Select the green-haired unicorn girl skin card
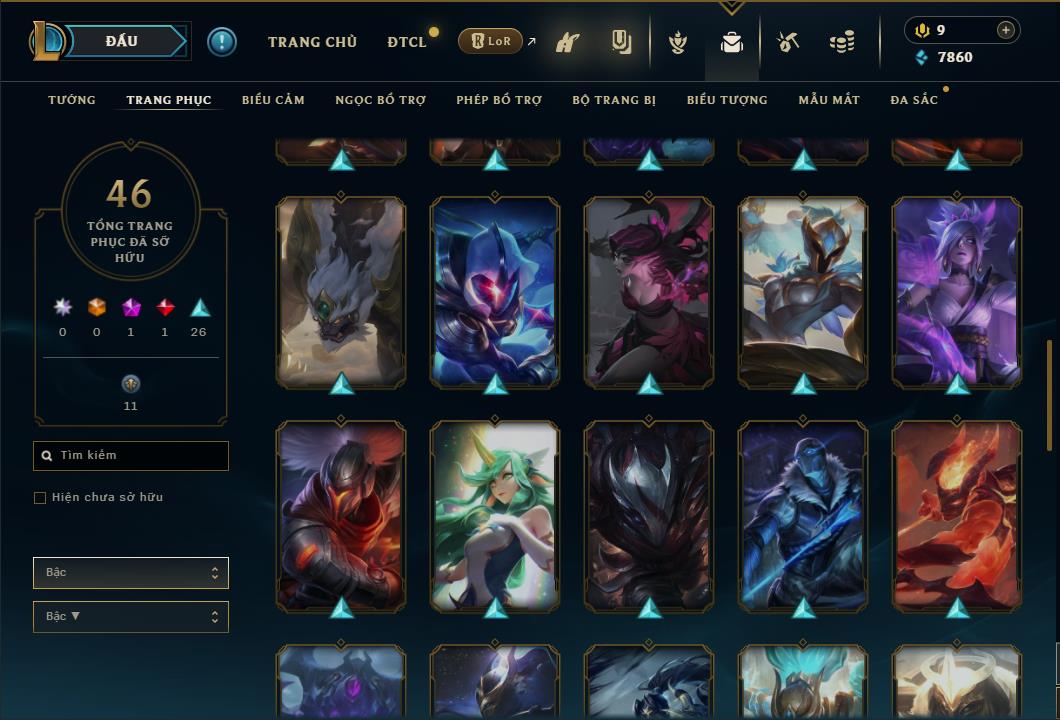This screenshot has width=1060, height=720. click(x=495, y=515)
